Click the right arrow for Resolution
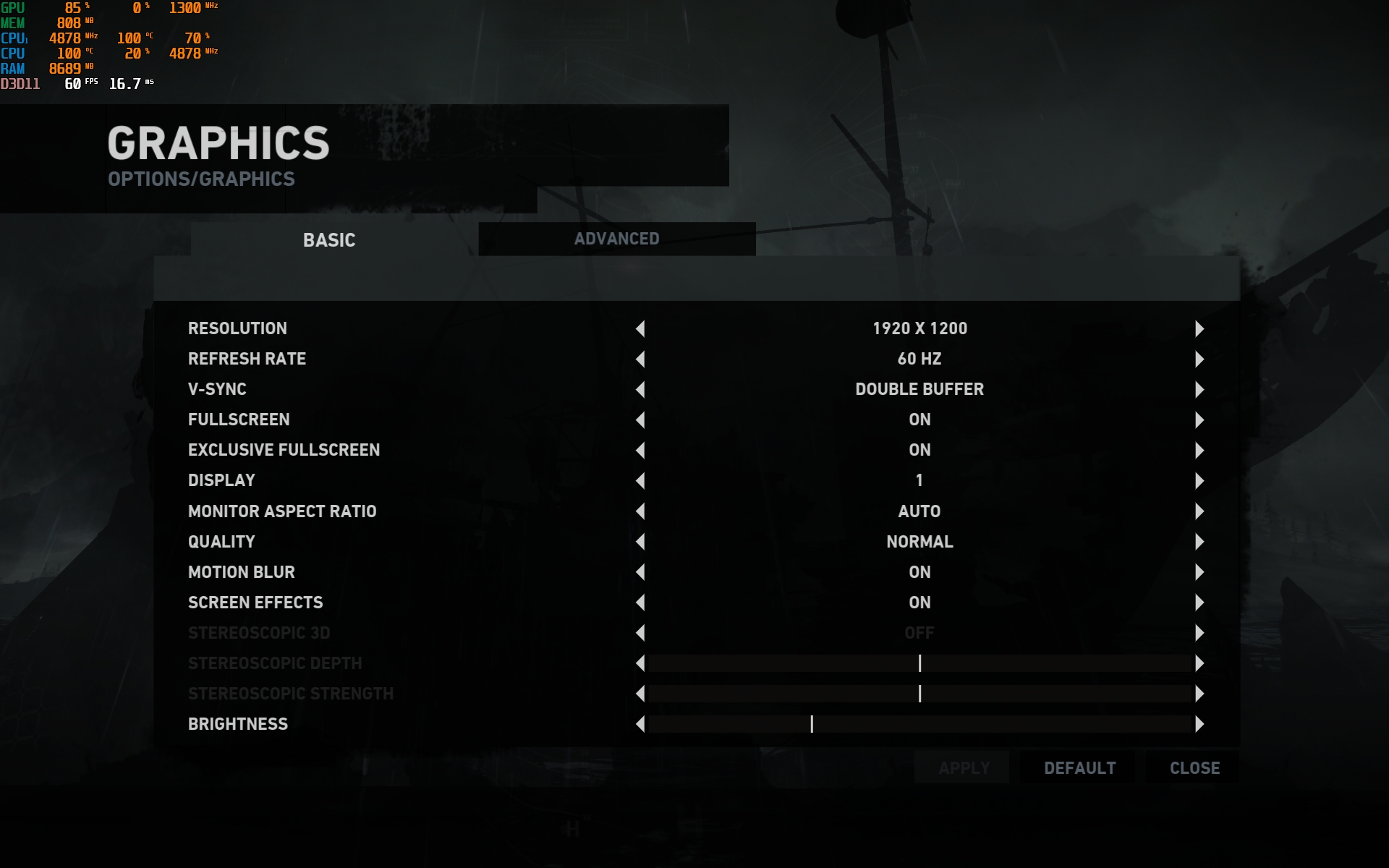This screenshot has width=1389, height=868. click(1199, 329)
